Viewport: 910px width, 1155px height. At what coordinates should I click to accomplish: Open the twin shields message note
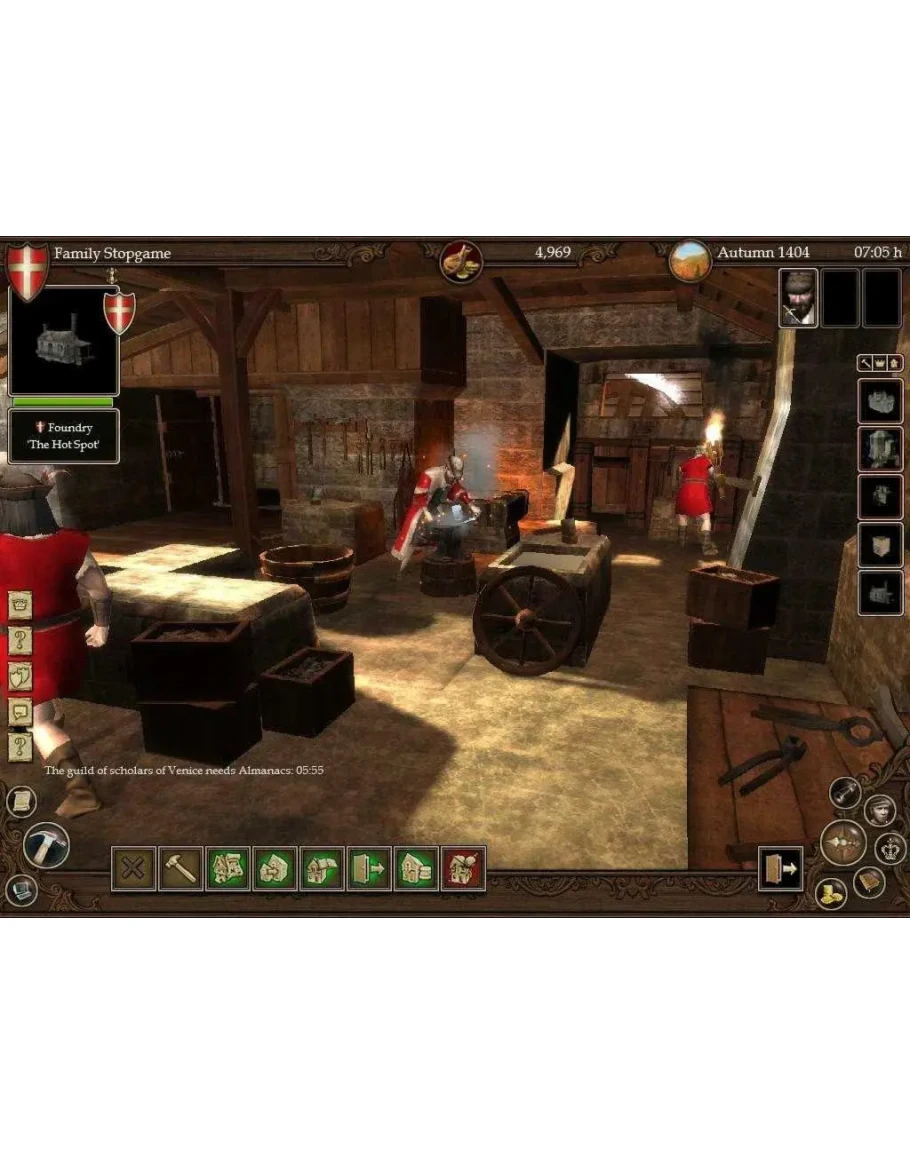20,676
